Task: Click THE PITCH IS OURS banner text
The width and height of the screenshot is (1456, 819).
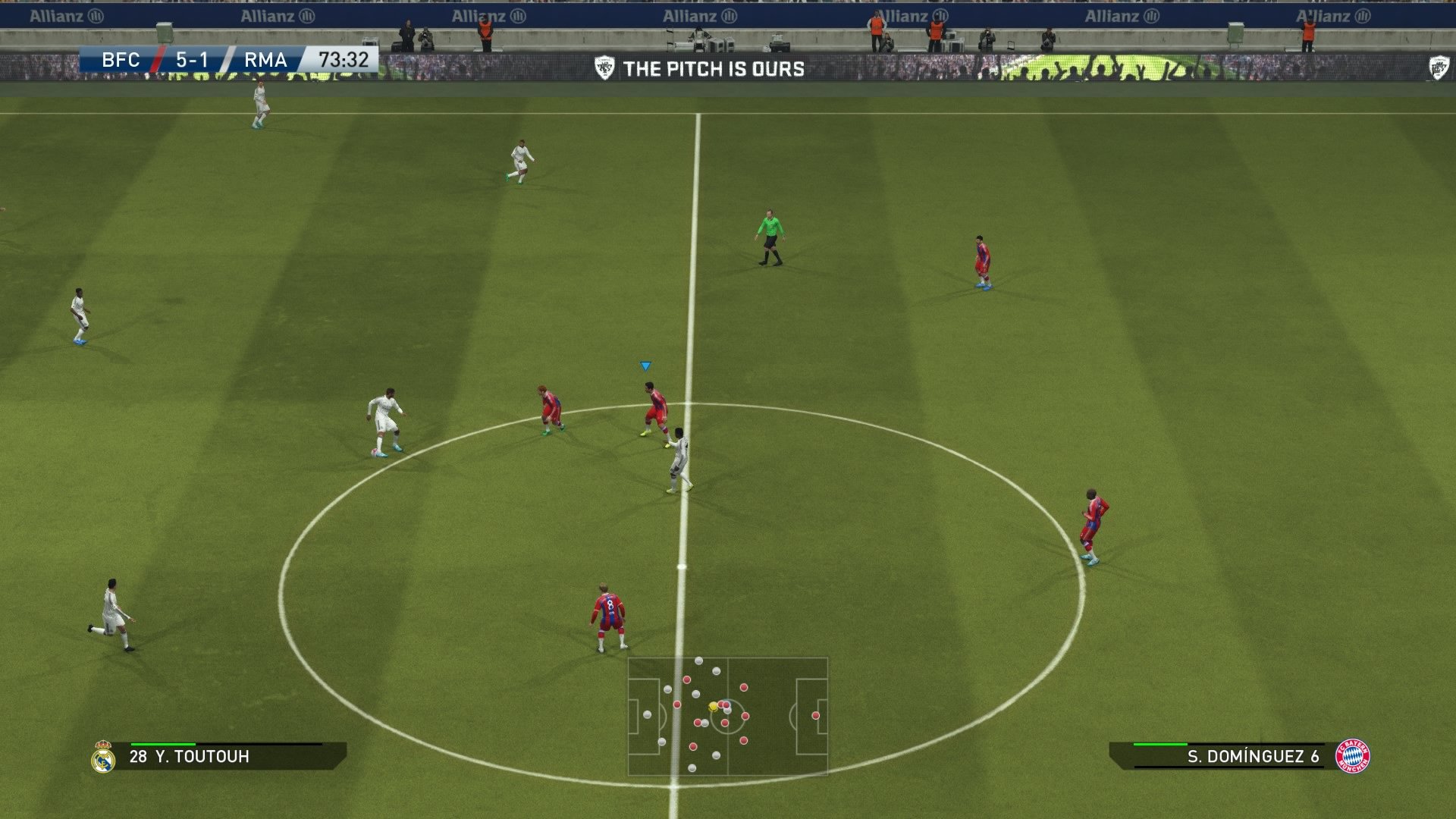Action: pyautogui.click(x=715, y=67)
